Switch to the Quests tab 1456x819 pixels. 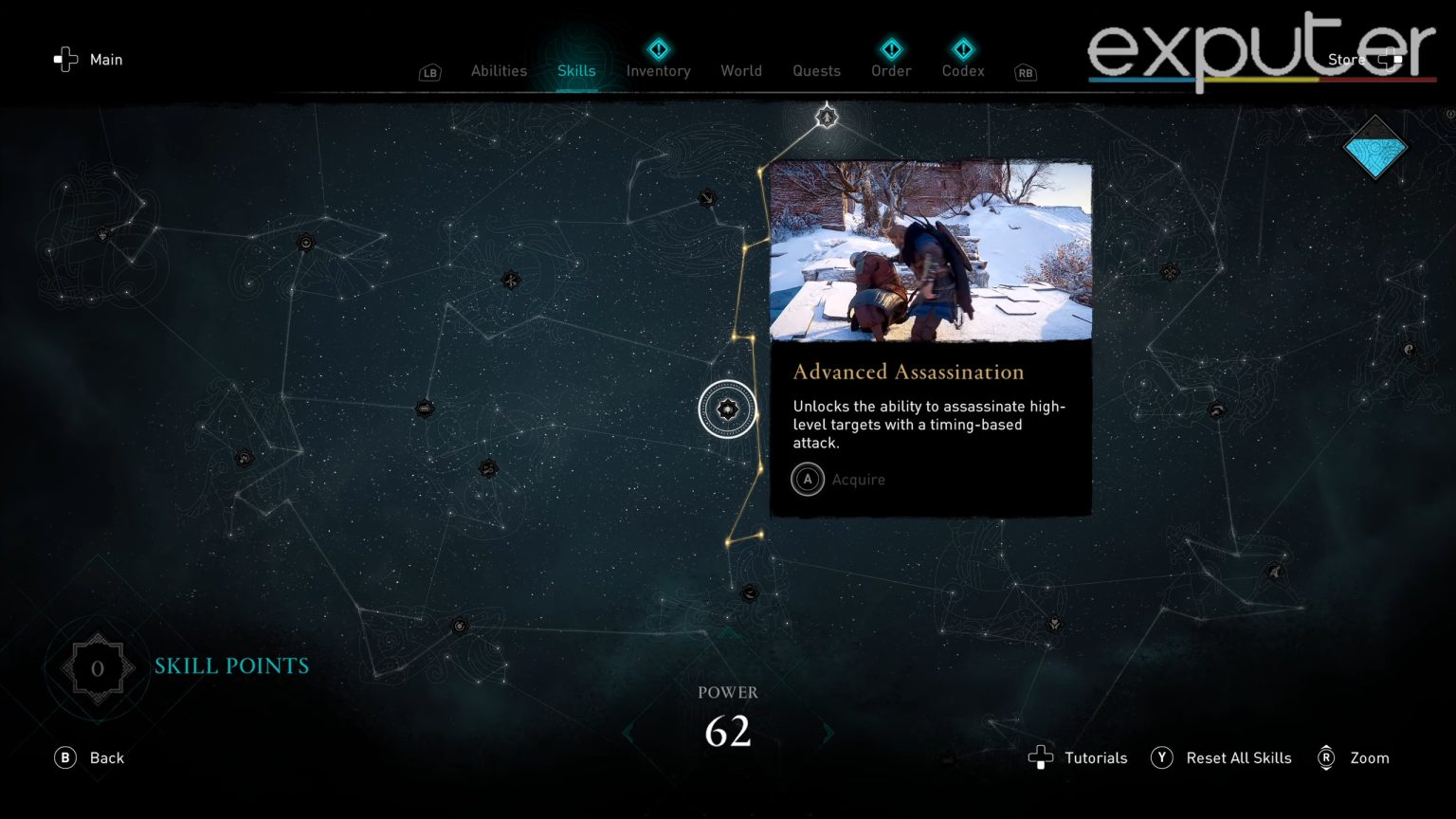point(816,70)
